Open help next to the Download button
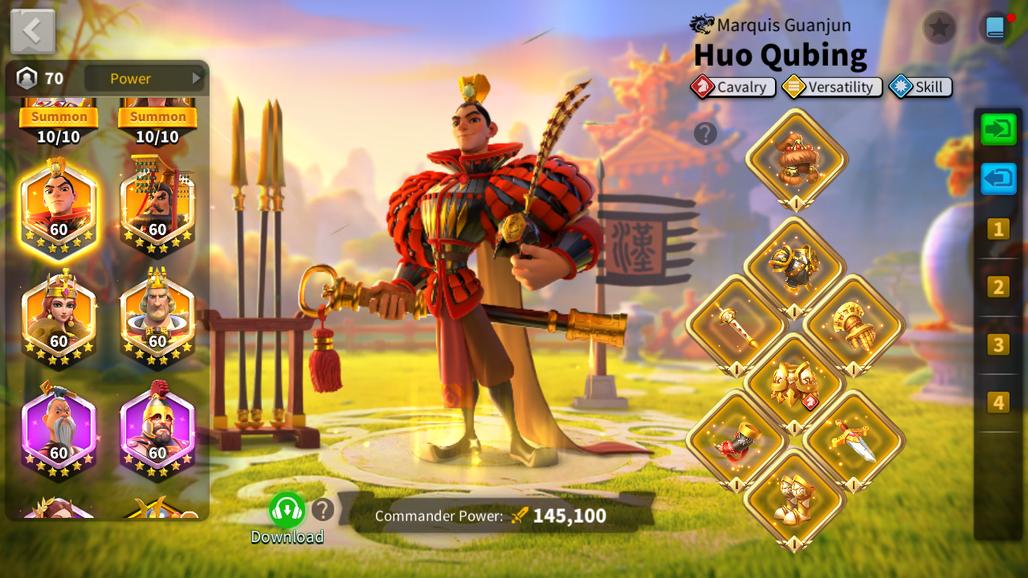 click(322, 510)
